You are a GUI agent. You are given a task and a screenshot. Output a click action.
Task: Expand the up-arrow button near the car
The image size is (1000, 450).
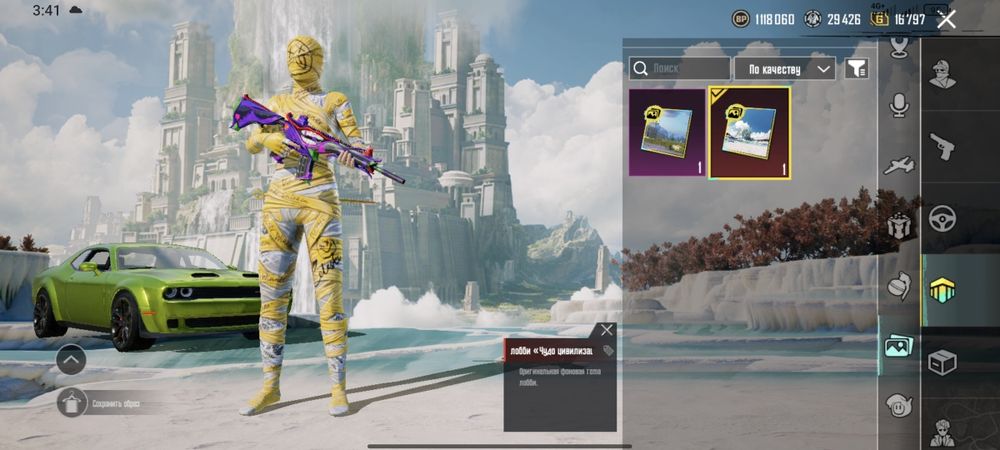(71, 359)
